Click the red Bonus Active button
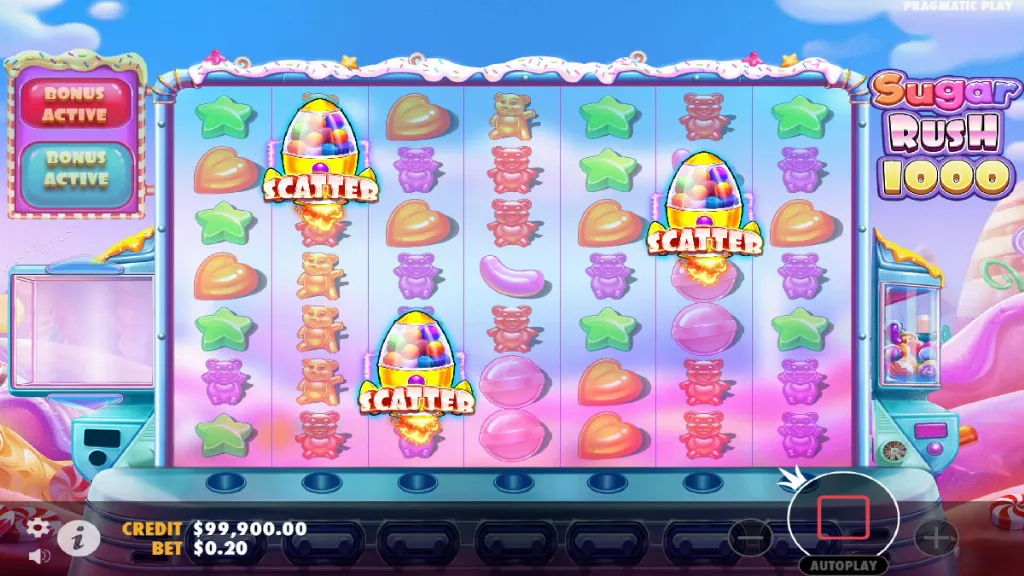This screenshot has height=576, width=1024. 75,104
